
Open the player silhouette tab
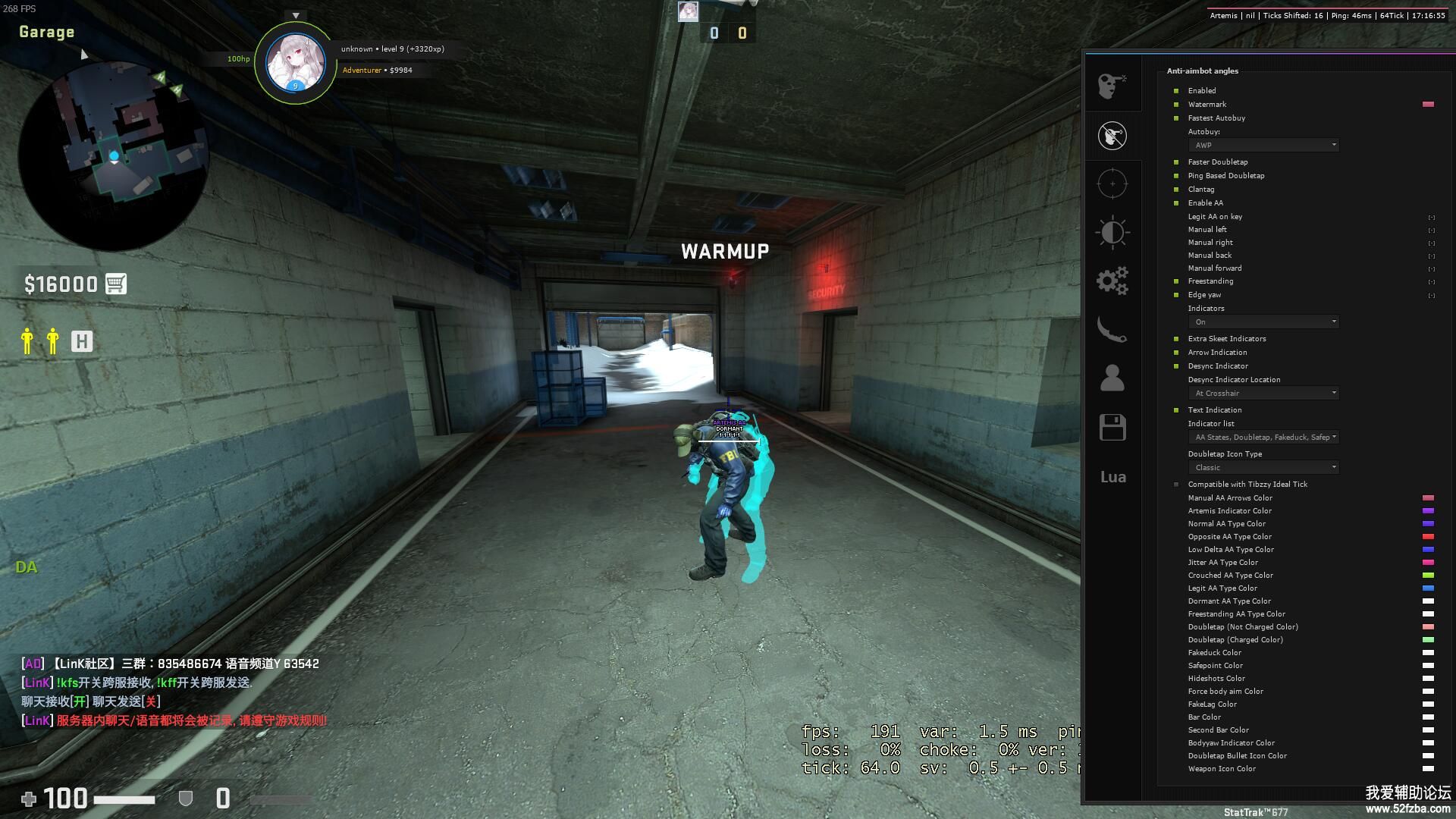(x=1112, y=378)
